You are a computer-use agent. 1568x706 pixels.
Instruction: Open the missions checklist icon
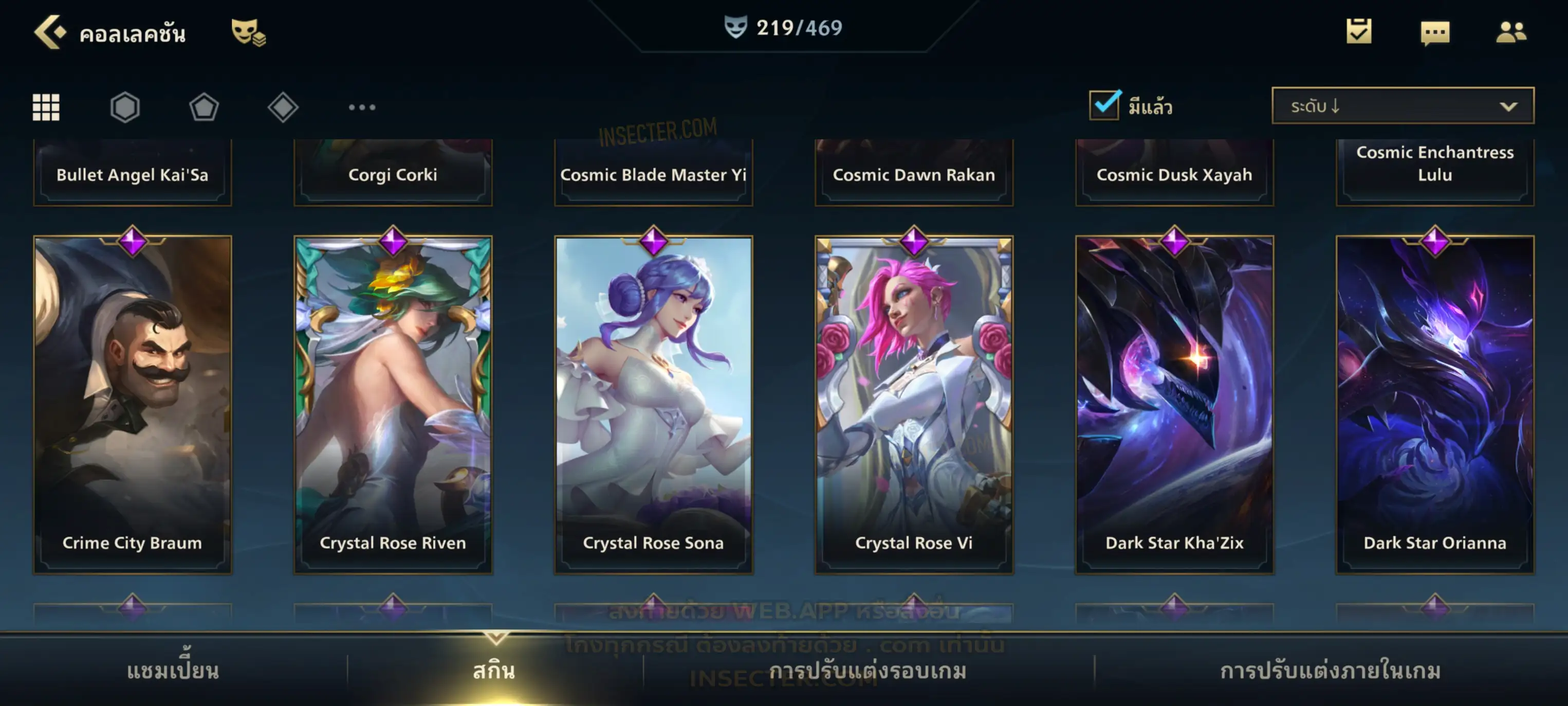[x=1359, y=32]
